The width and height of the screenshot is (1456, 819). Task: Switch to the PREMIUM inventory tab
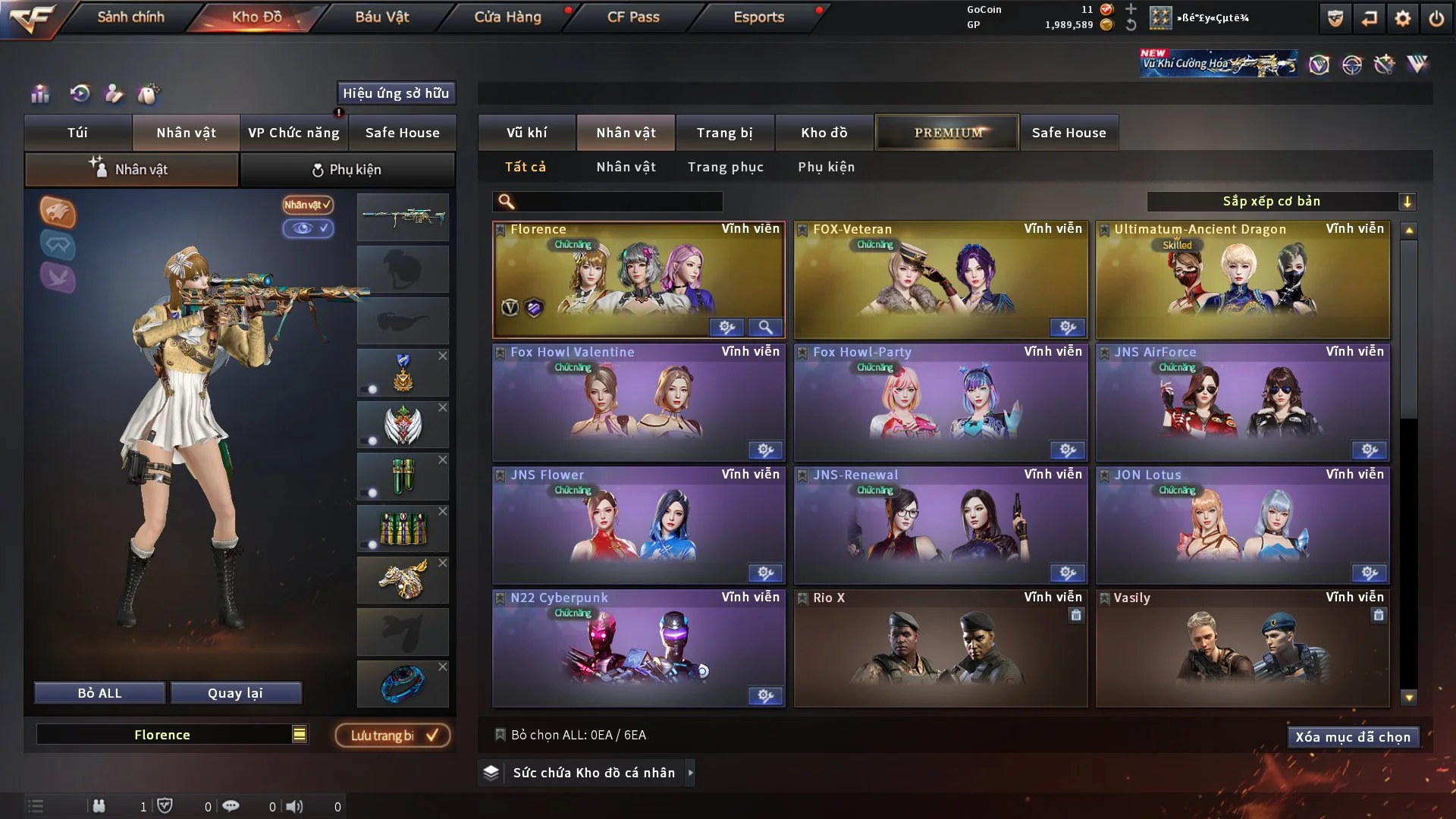pyautogui.click(x=947, y=132)
